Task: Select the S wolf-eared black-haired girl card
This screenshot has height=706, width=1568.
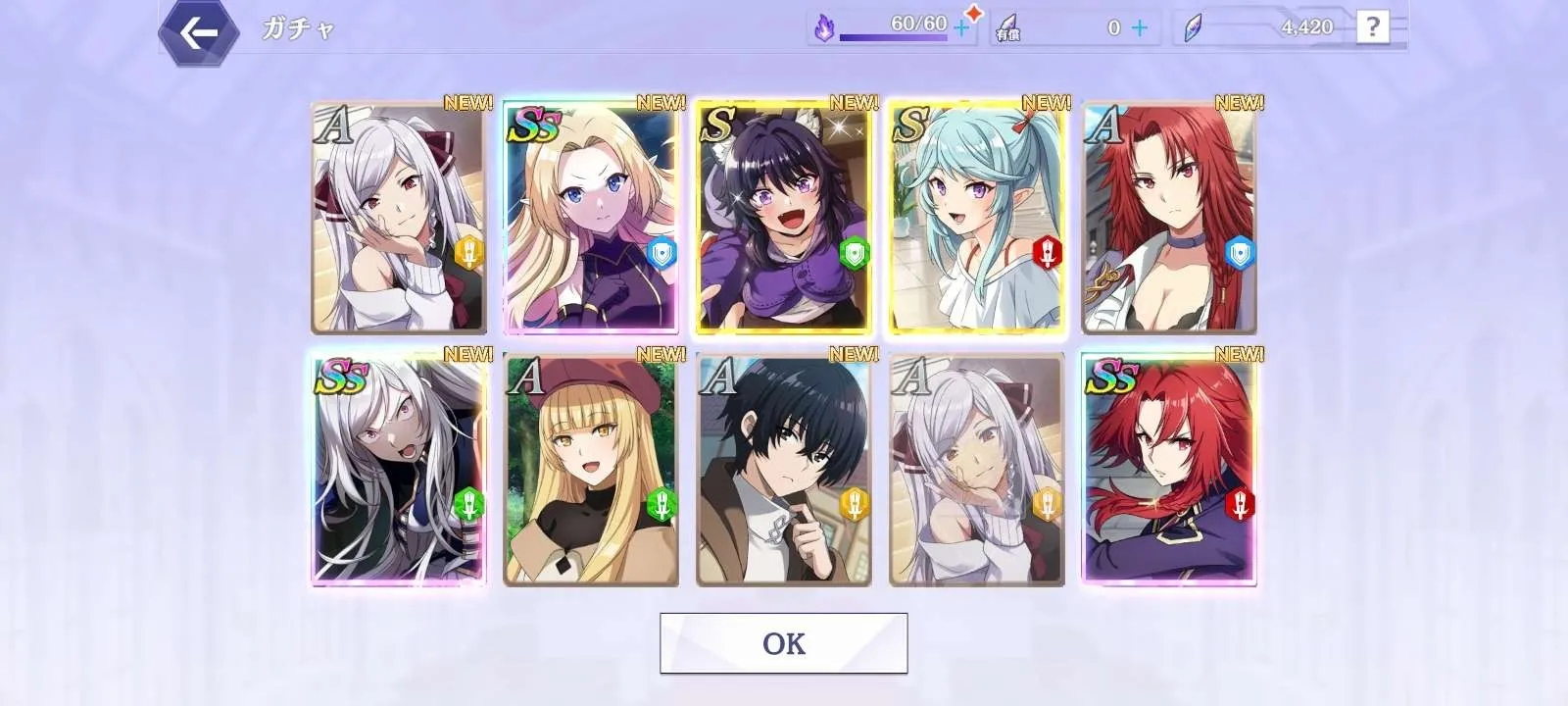Action: [783, 218]
